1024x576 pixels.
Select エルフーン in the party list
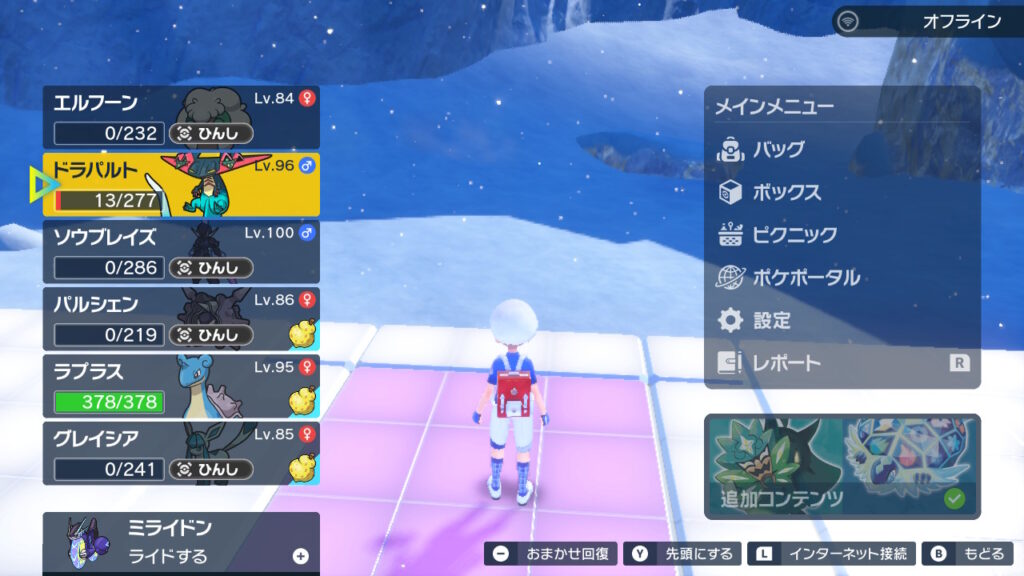click(181, 117)
